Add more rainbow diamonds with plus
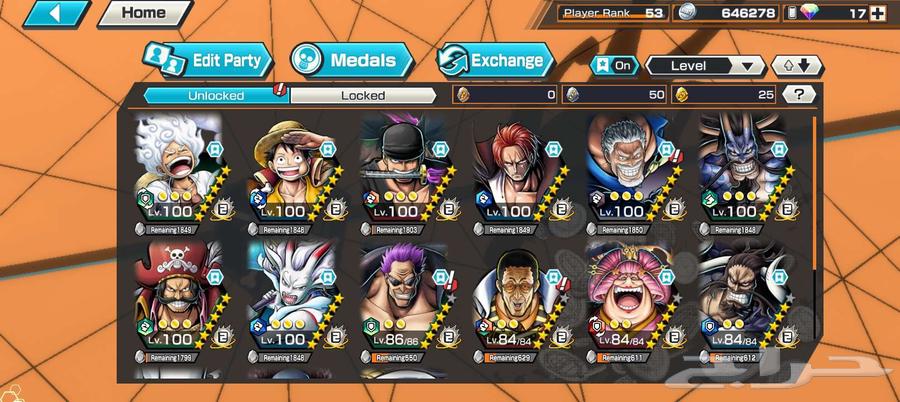 click(878, 14)
